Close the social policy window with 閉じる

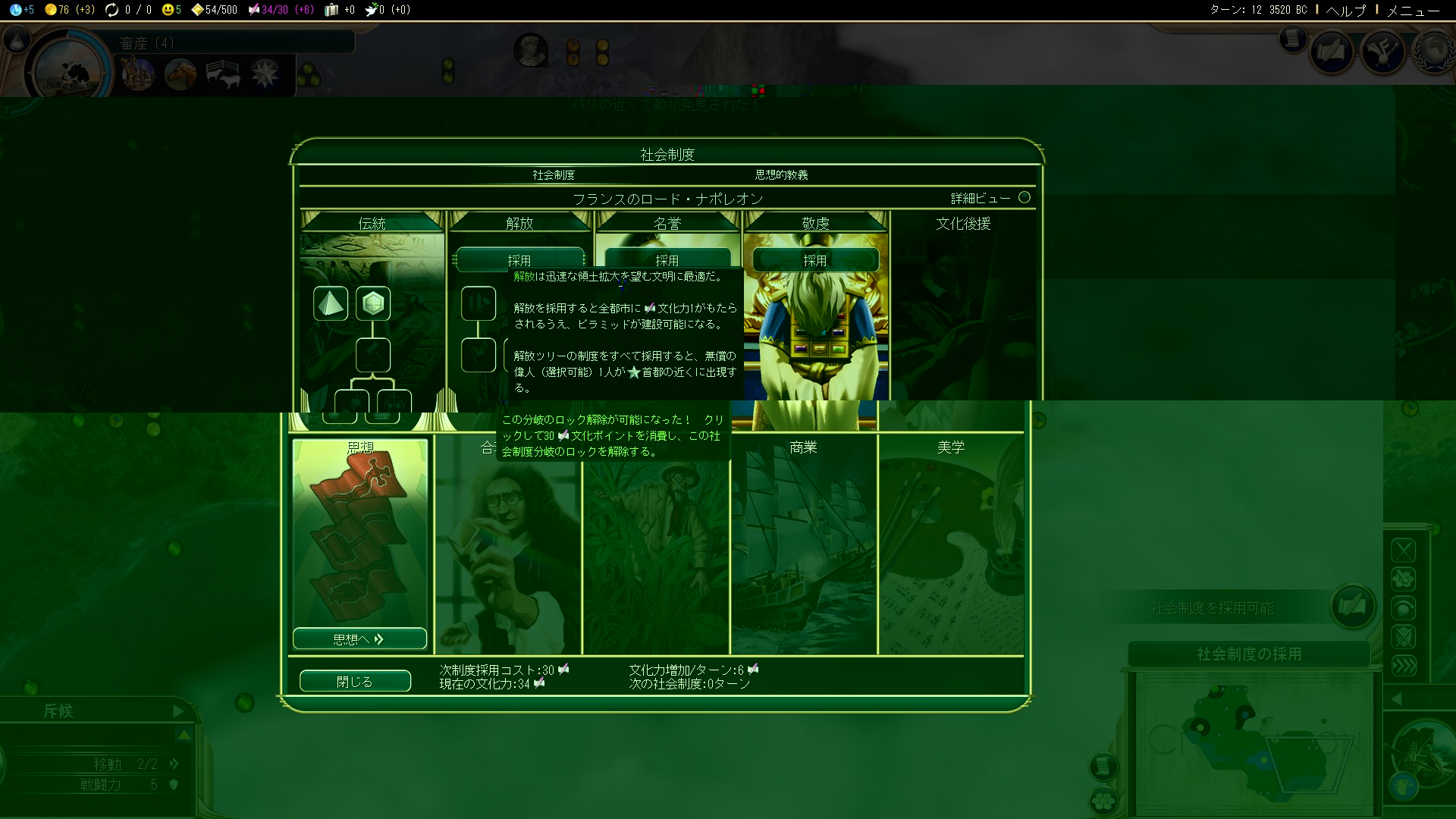click(355, 681)
